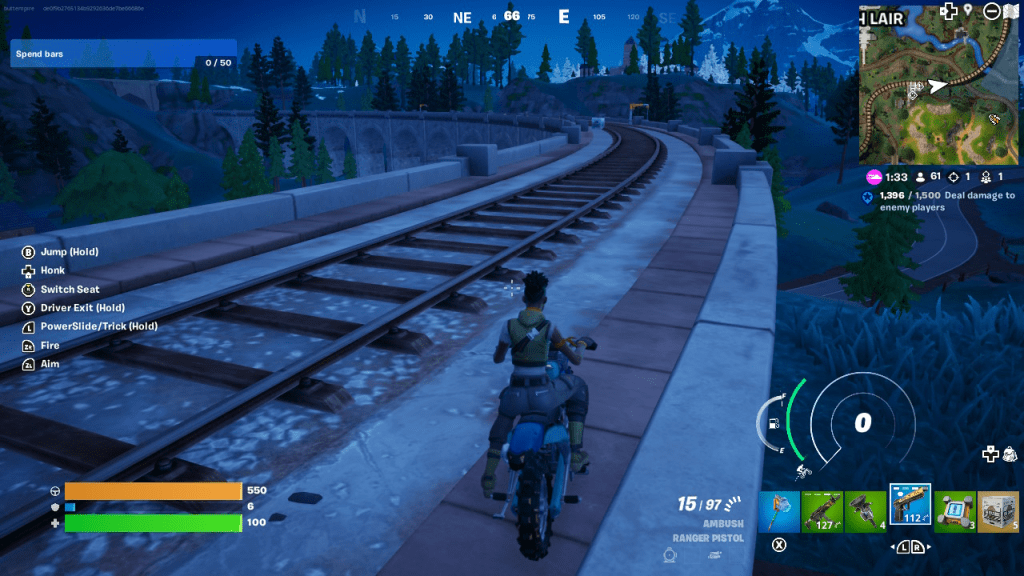
Task: Select the bunker crate slot with count 5
Action: pyautogui.click(x=998, y=511)
